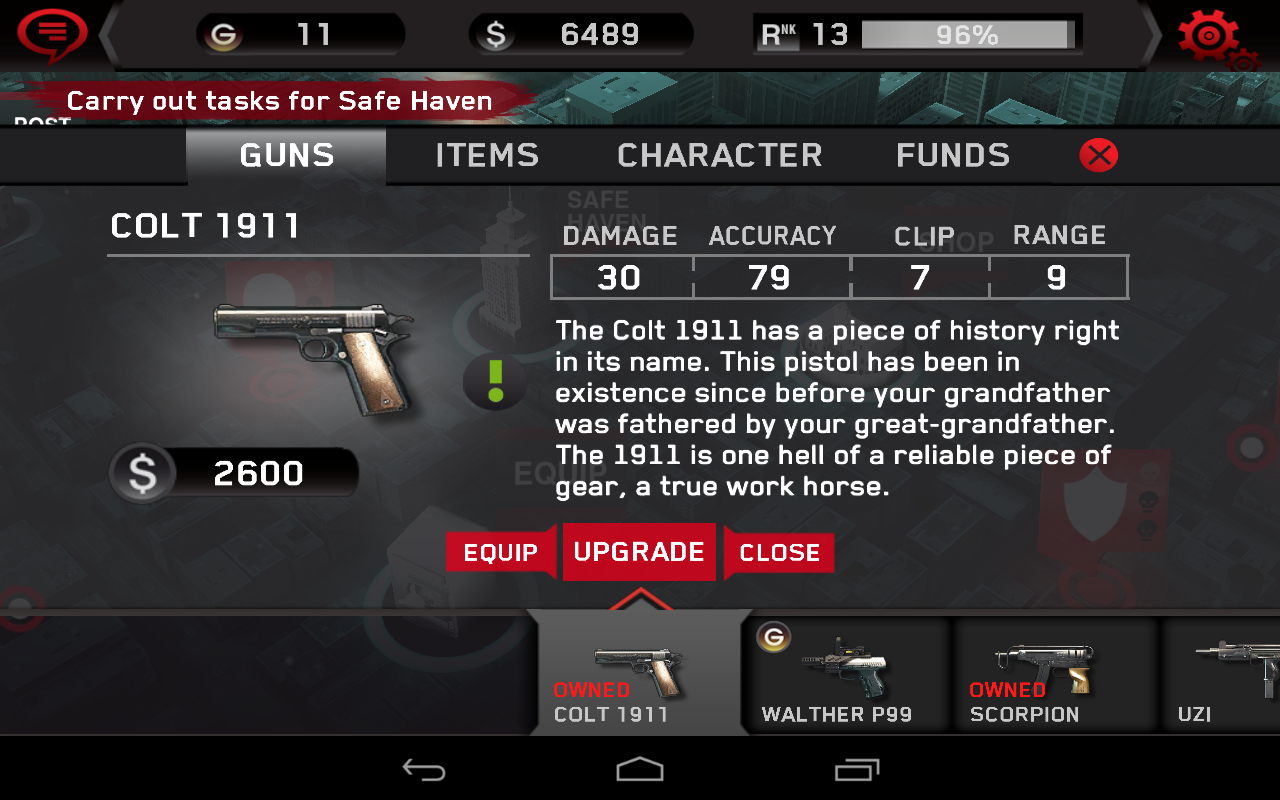Tap the Android back navigation icon
The width and height of the screenshot is (1280, 800).
pos(424,769)
